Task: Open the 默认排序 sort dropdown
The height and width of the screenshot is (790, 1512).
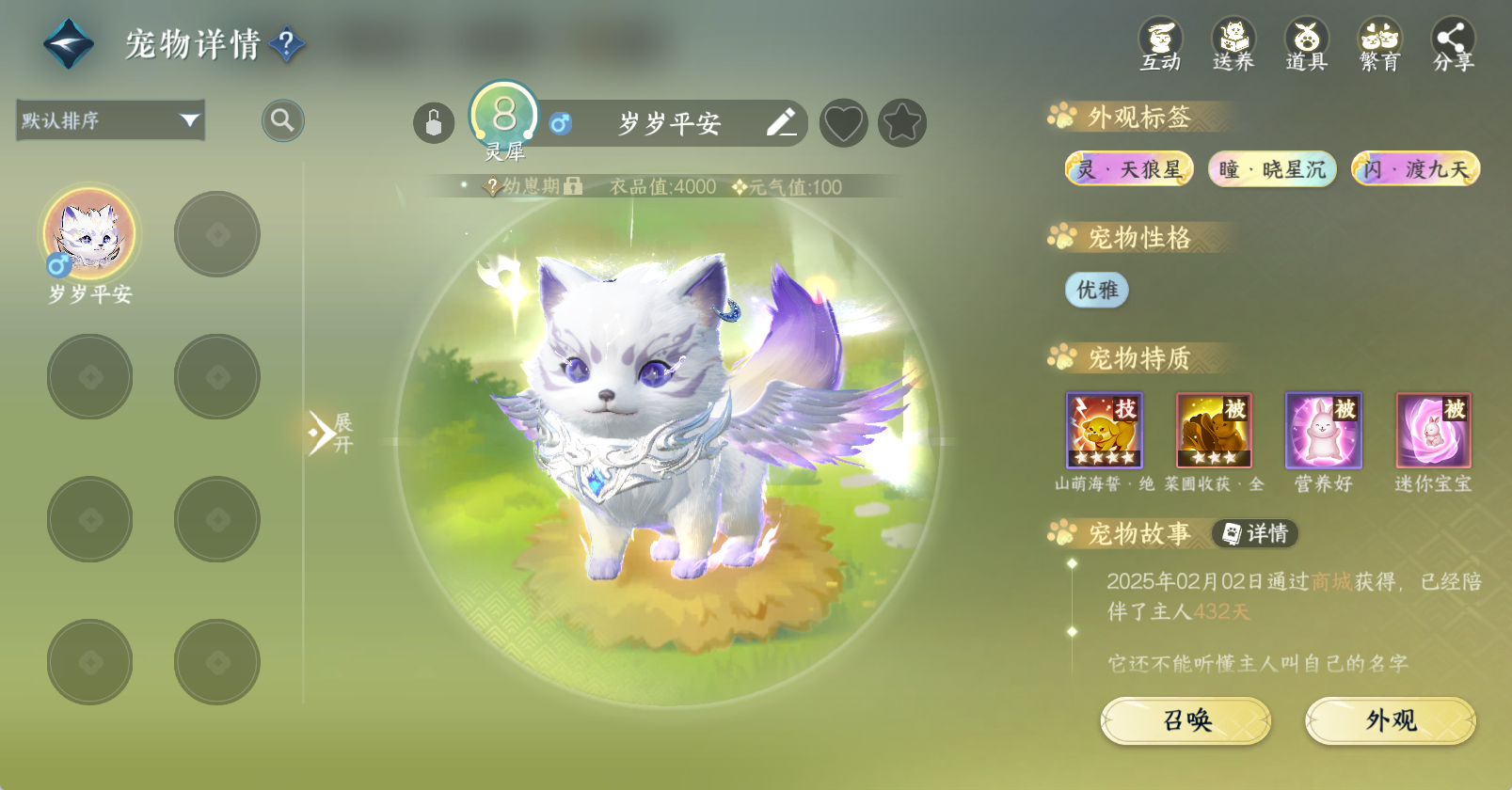Action: 110,120
